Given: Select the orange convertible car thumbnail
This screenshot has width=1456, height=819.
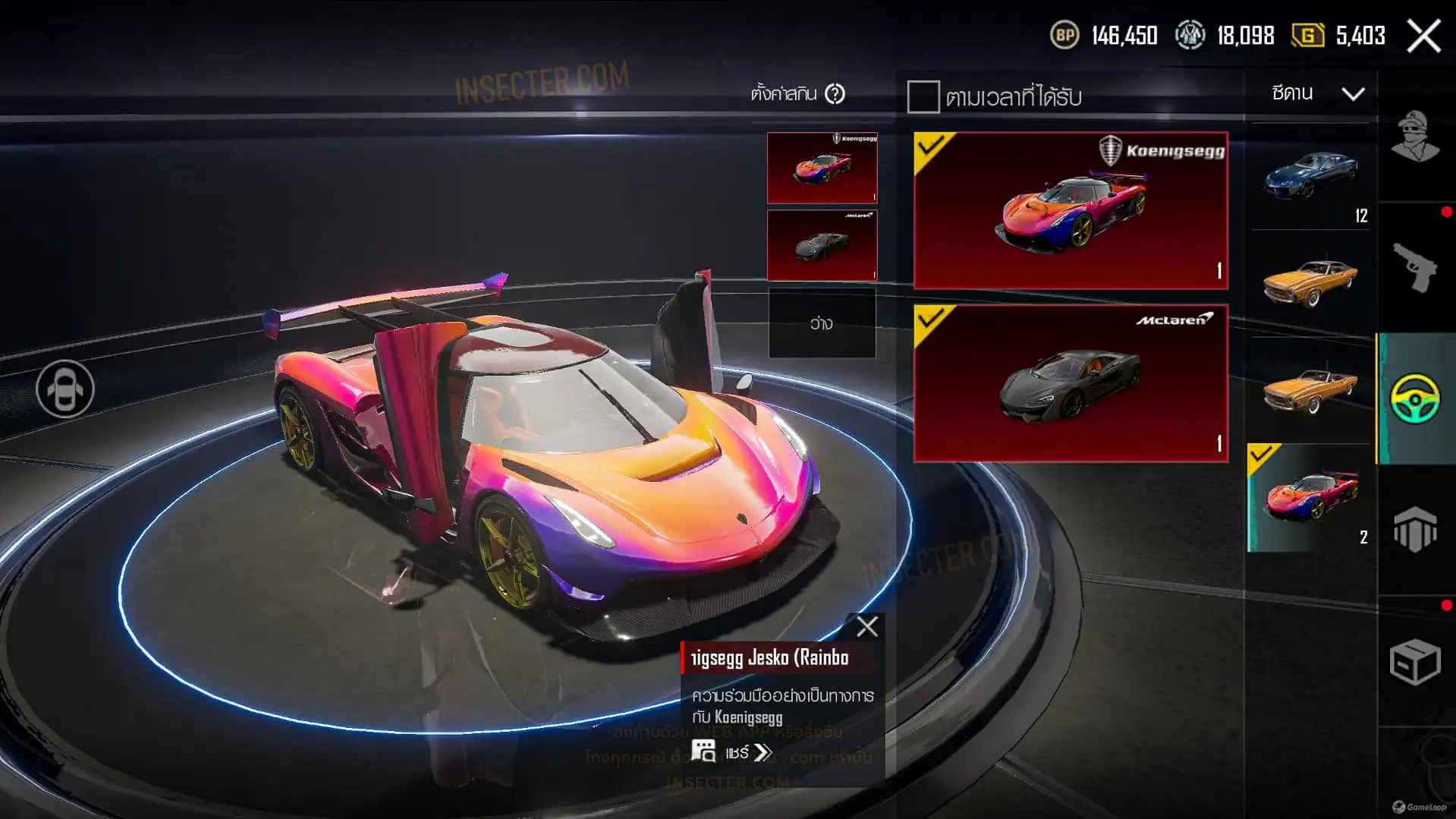Looking at the screenshot, I should click(x=1311, y=389).
